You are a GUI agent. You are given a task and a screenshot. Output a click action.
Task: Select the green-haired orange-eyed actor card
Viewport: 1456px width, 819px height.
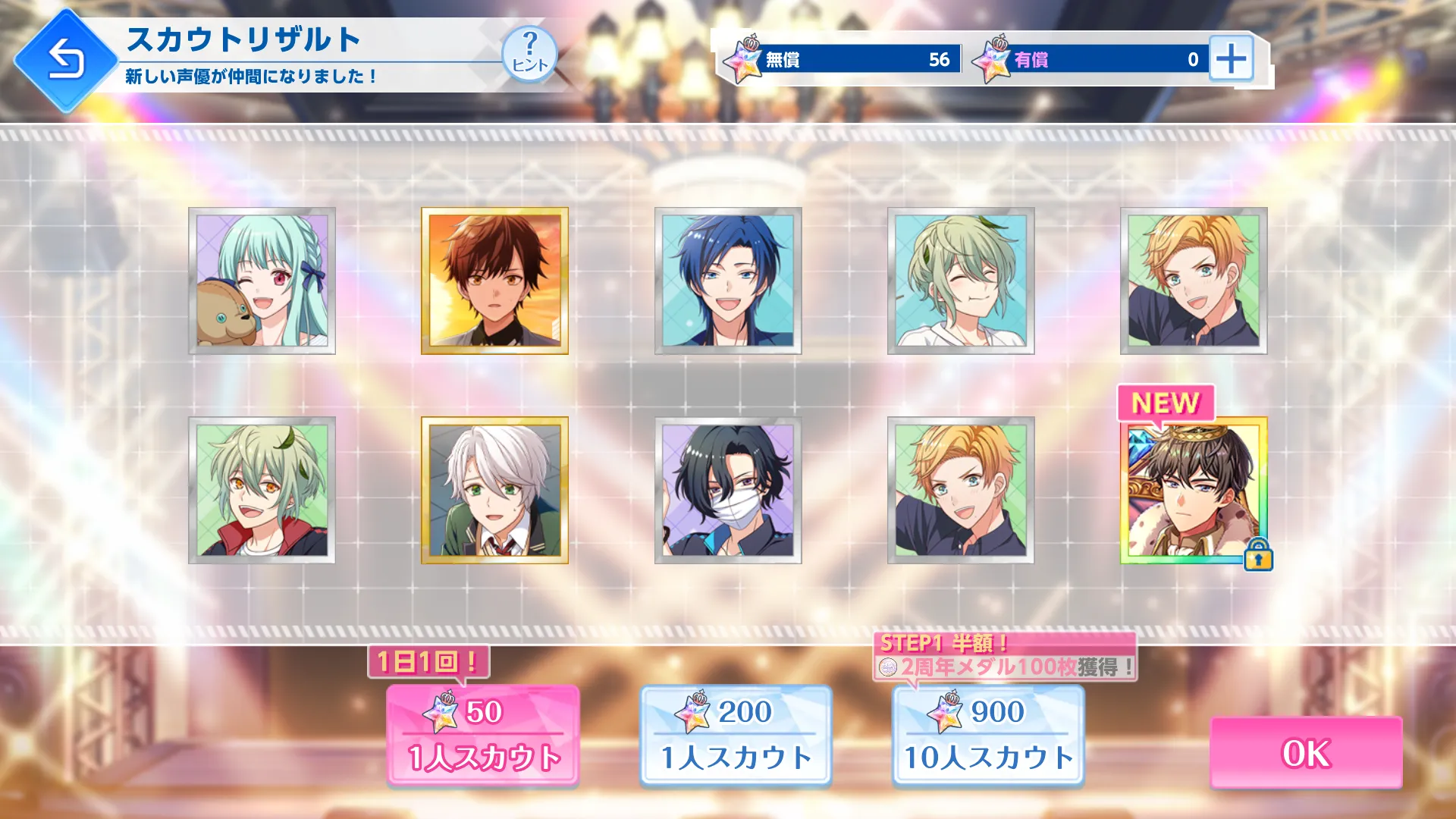(x=262, y=490)
